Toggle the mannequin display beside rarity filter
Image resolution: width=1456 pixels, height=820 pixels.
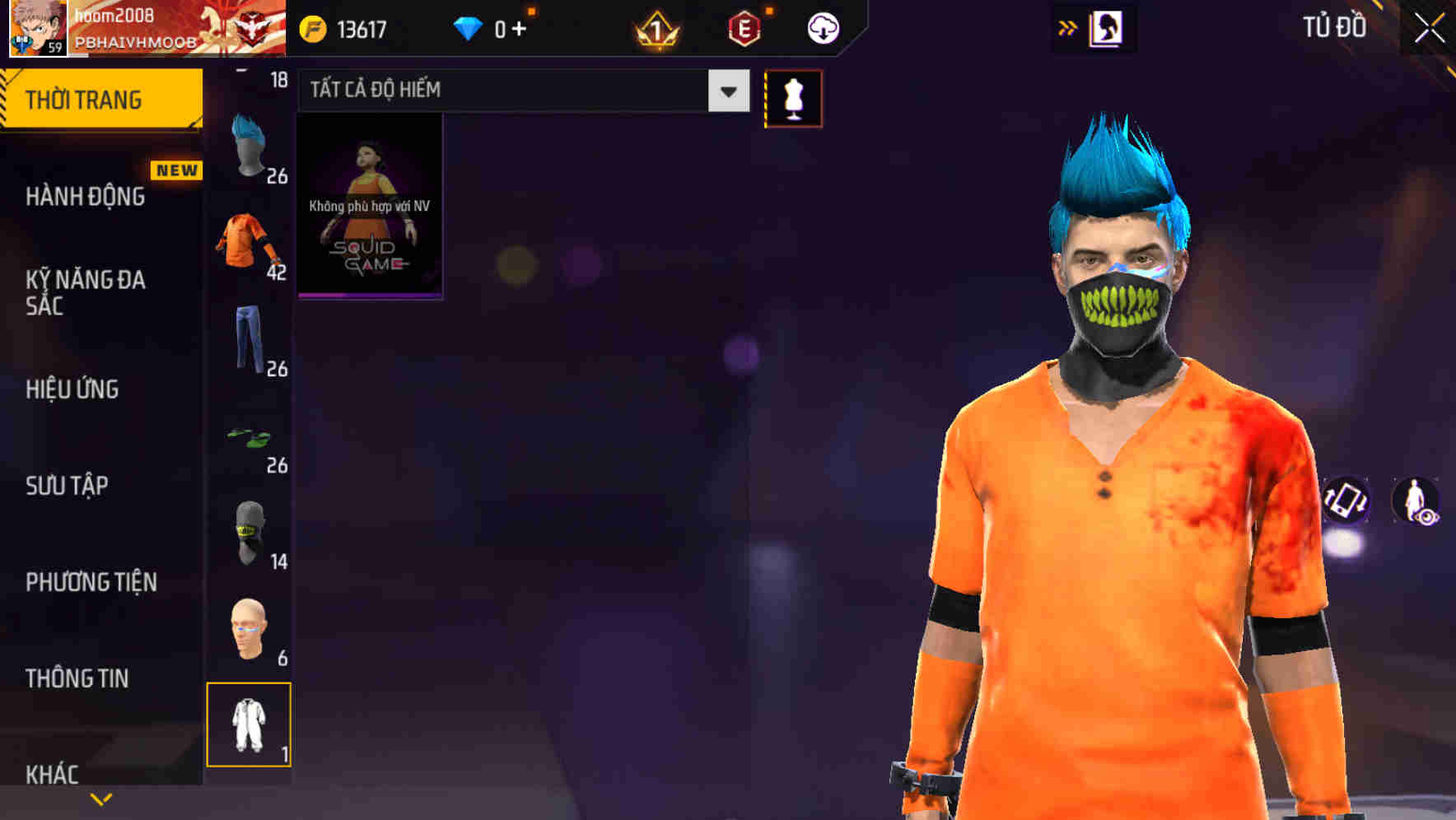tap(793, 98)
